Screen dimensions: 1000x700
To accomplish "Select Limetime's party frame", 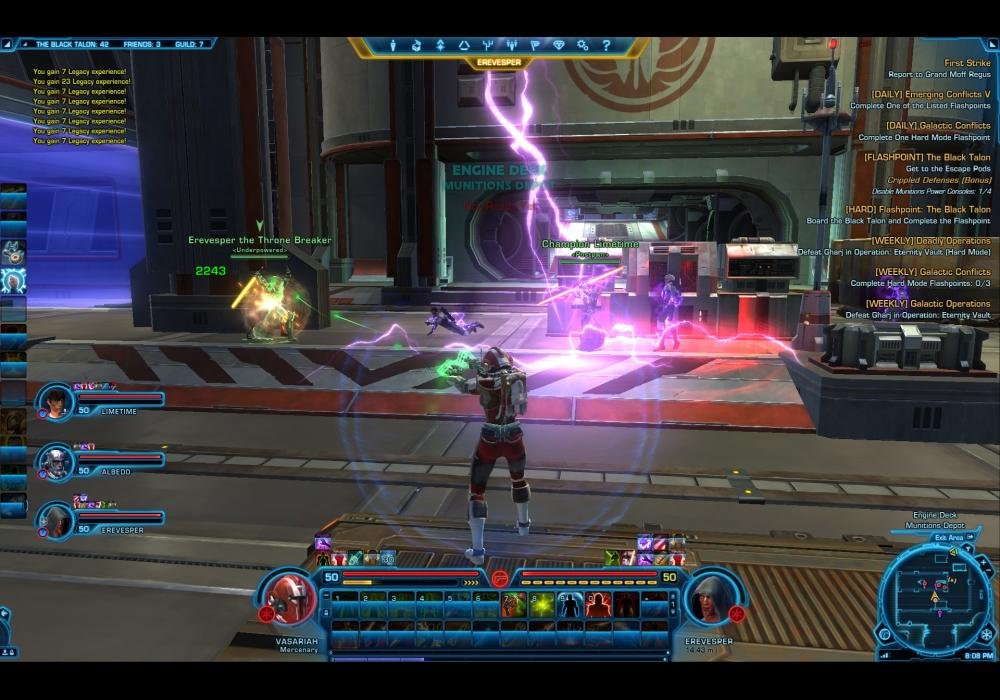I will (100, 402).
